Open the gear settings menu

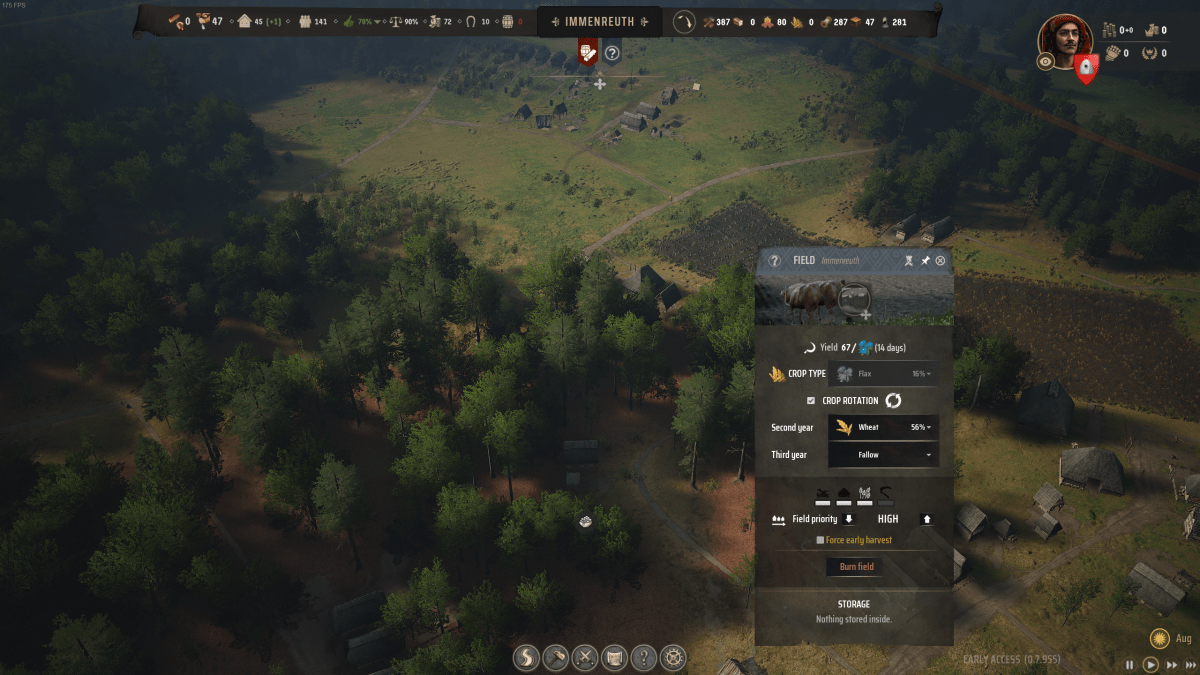pos(674,657)
